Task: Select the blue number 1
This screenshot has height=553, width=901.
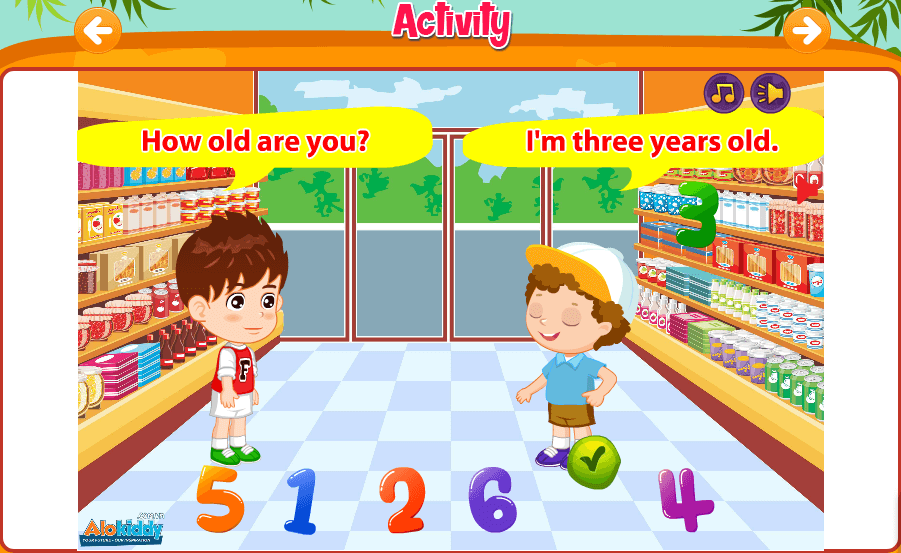Action: pyautogui.click(x=301, y=500)
